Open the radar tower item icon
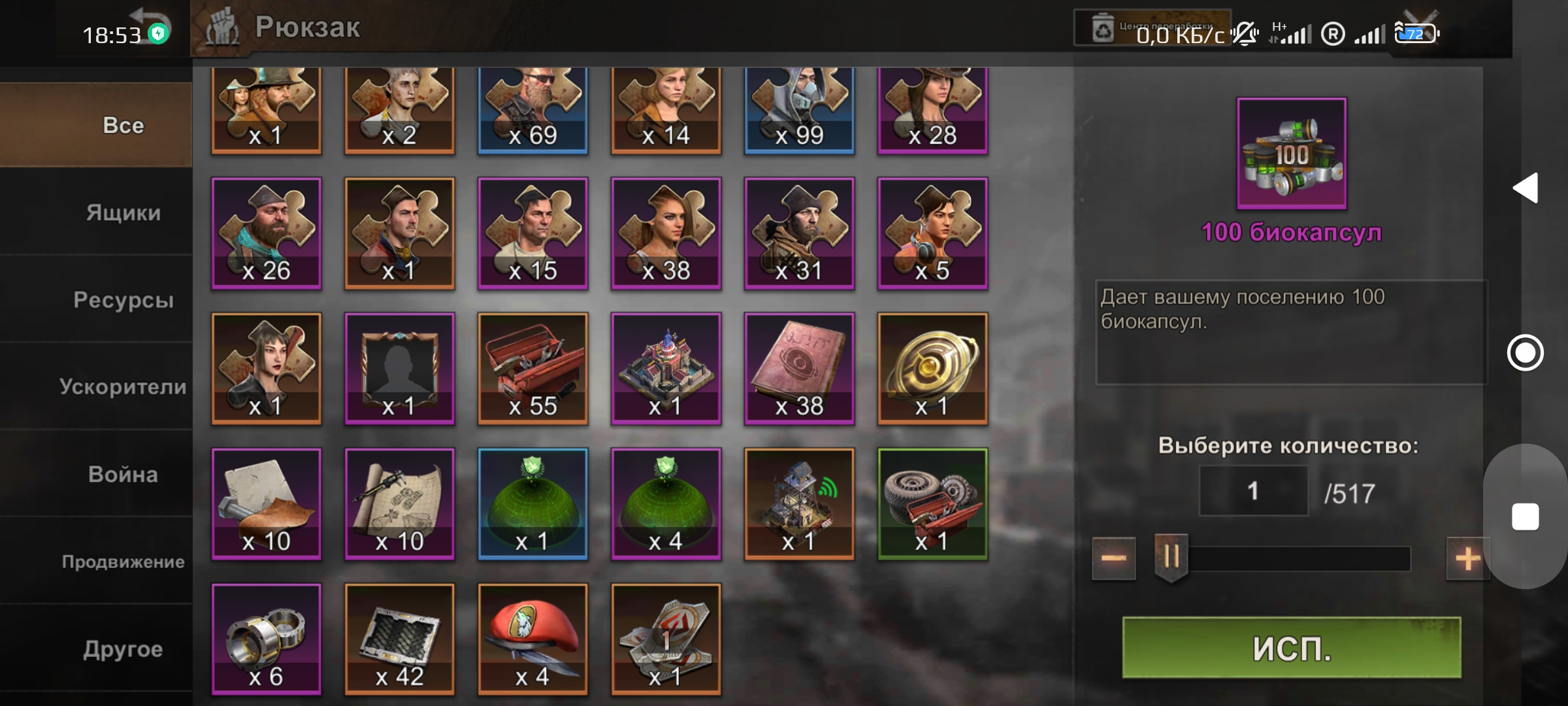 (799, 503)
